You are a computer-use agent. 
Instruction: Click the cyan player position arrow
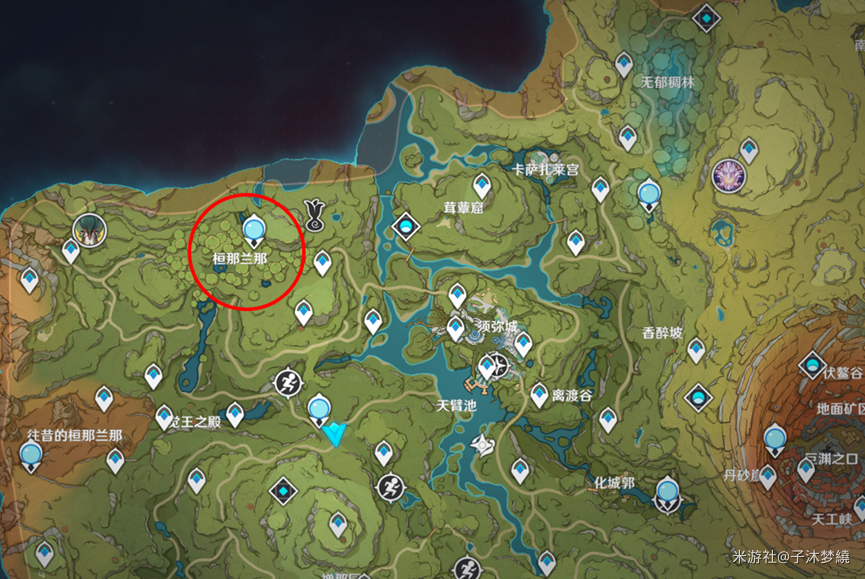point(334,433)
